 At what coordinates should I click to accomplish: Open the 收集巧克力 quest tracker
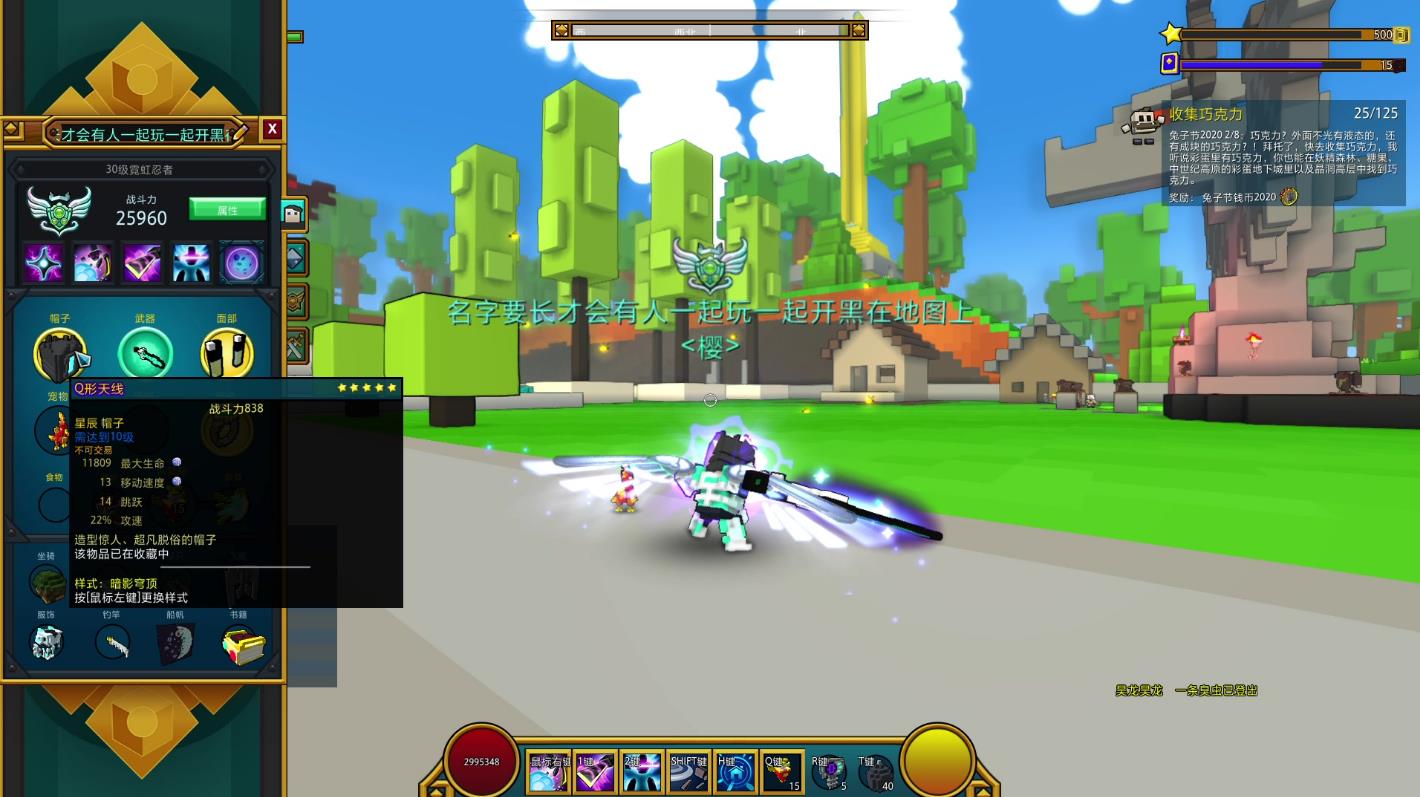point(1206,114)
